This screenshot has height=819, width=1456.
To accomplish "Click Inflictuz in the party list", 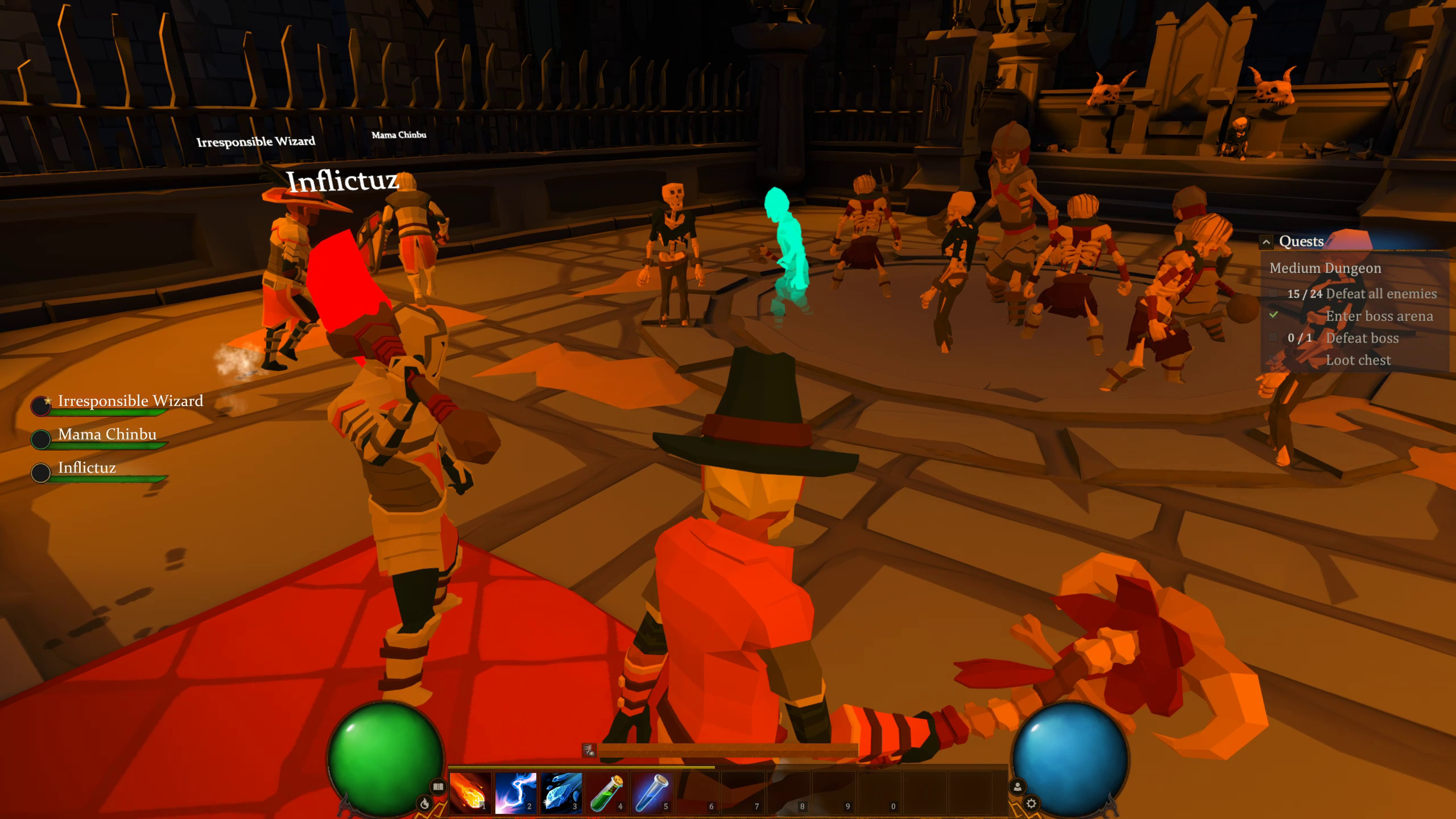I will pyautogui.click(x=86, y=468).
